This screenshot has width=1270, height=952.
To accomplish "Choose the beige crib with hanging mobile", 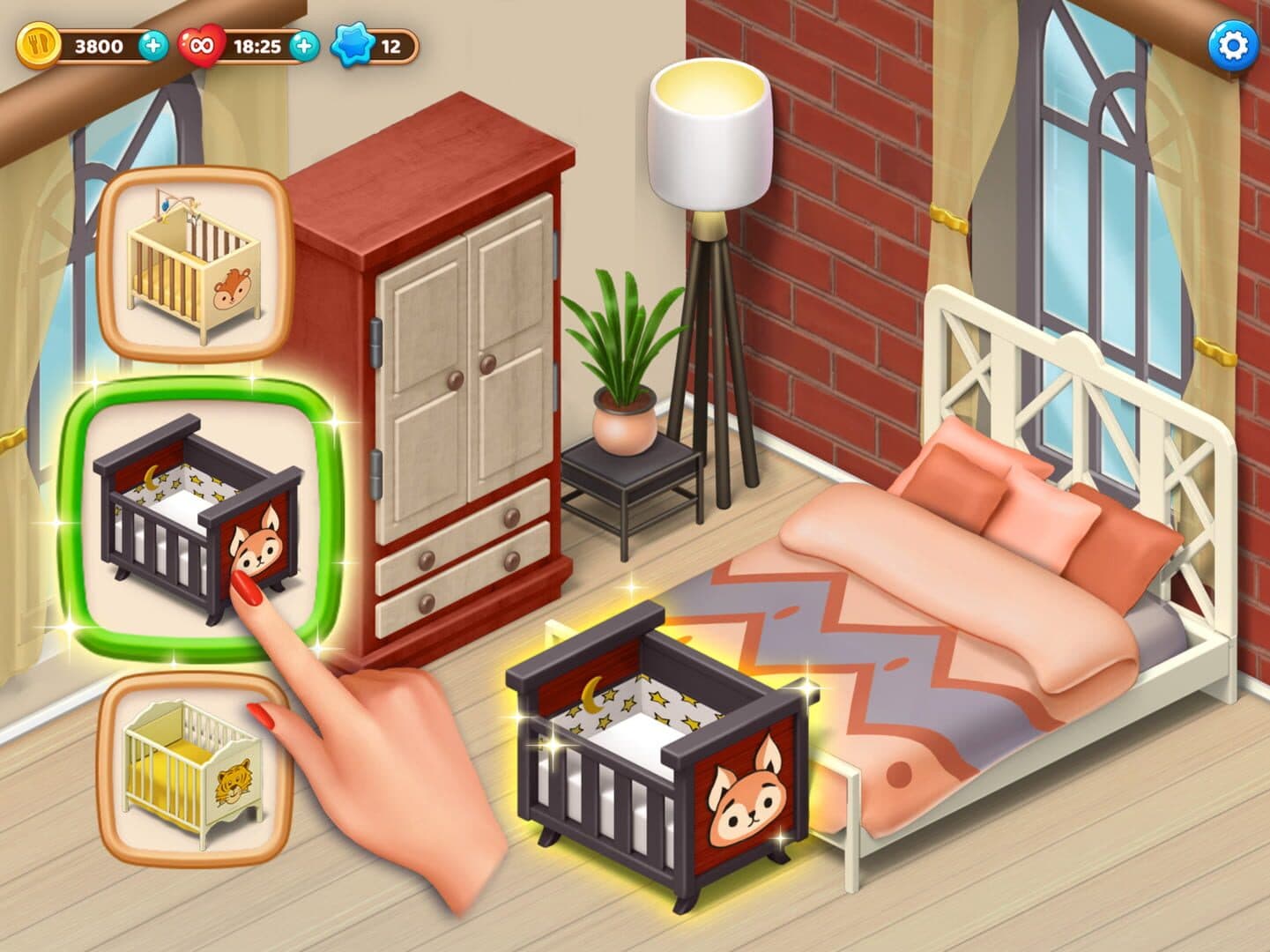I will click(195, 264).
